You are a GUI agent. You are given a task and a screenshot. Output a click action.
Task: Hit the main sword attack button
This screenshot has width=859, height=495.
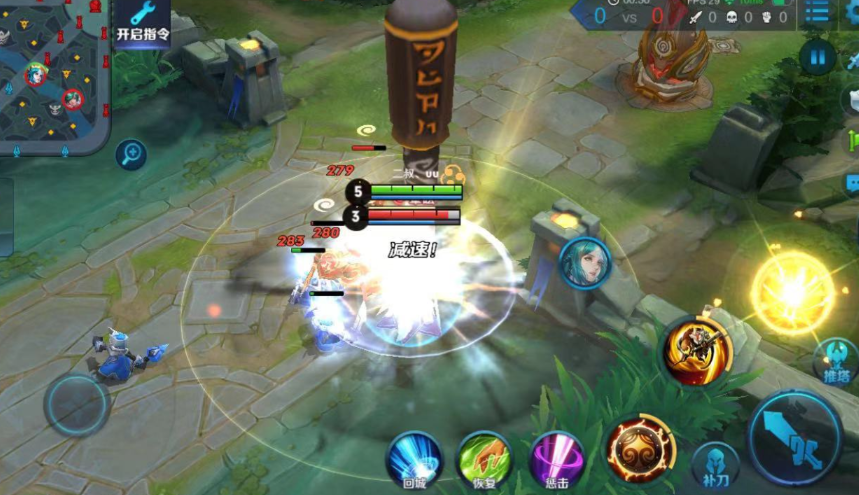point(795,437)
